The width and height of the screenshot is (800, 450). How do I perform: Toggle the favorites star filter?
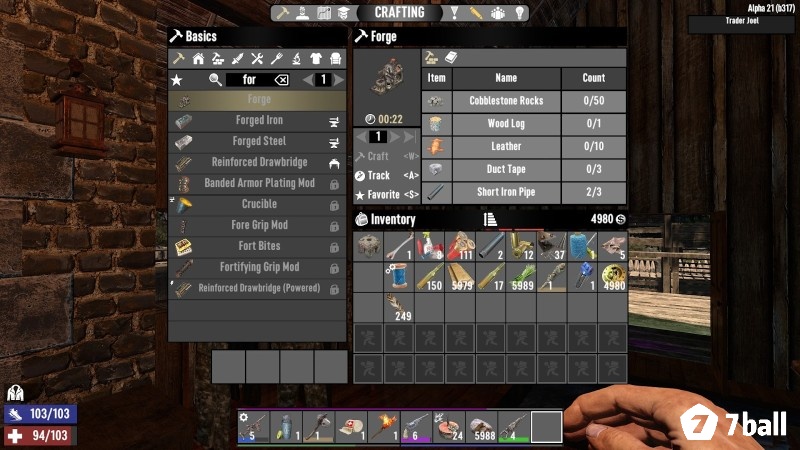[x=177, y=80]
